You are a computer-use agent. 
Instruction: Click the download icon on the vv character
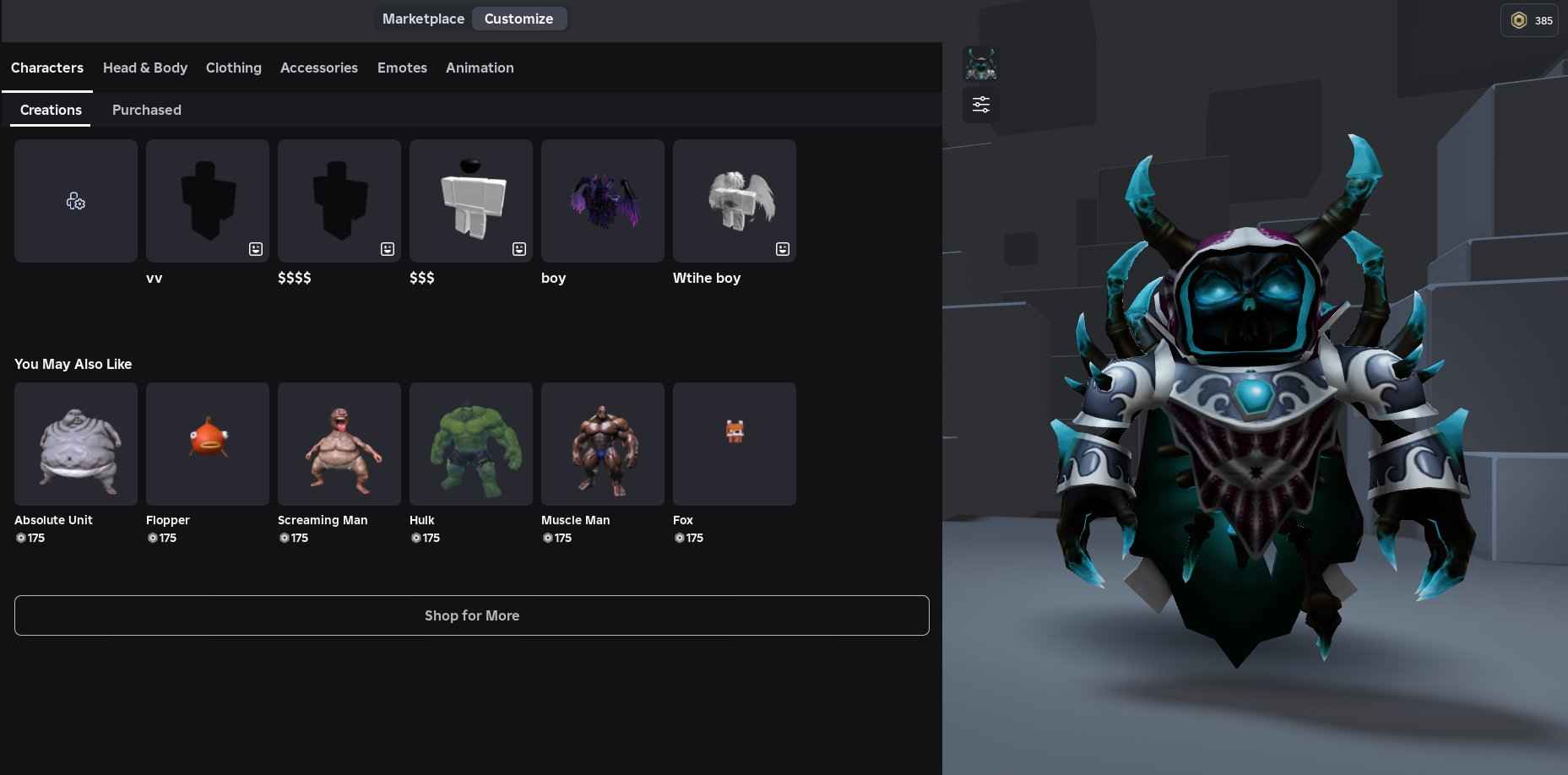point(255,249)
